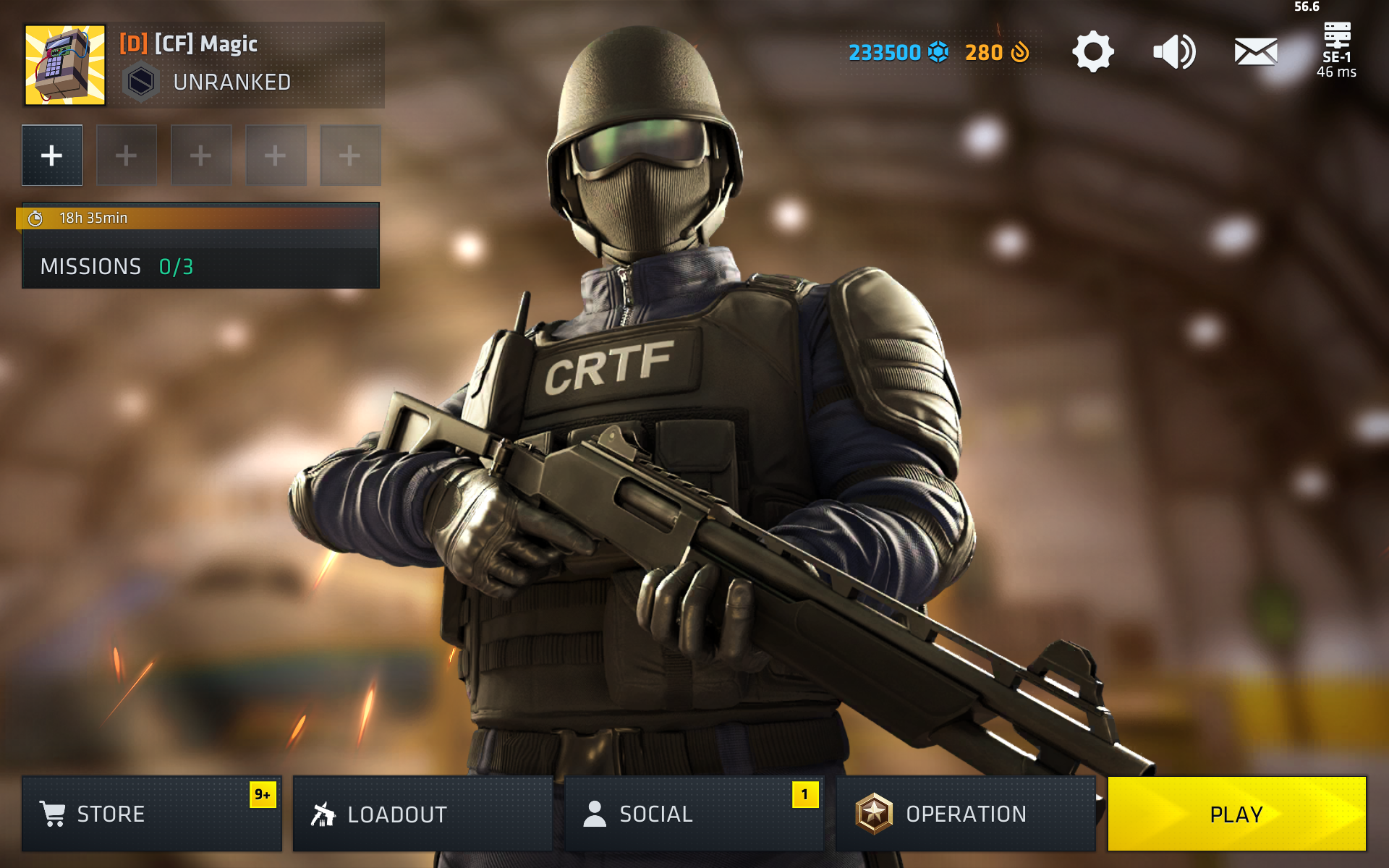This screenshot has height=868, width=1389.
Task: Toggle sound with the speaker icon
Action: coord(1173,52)
